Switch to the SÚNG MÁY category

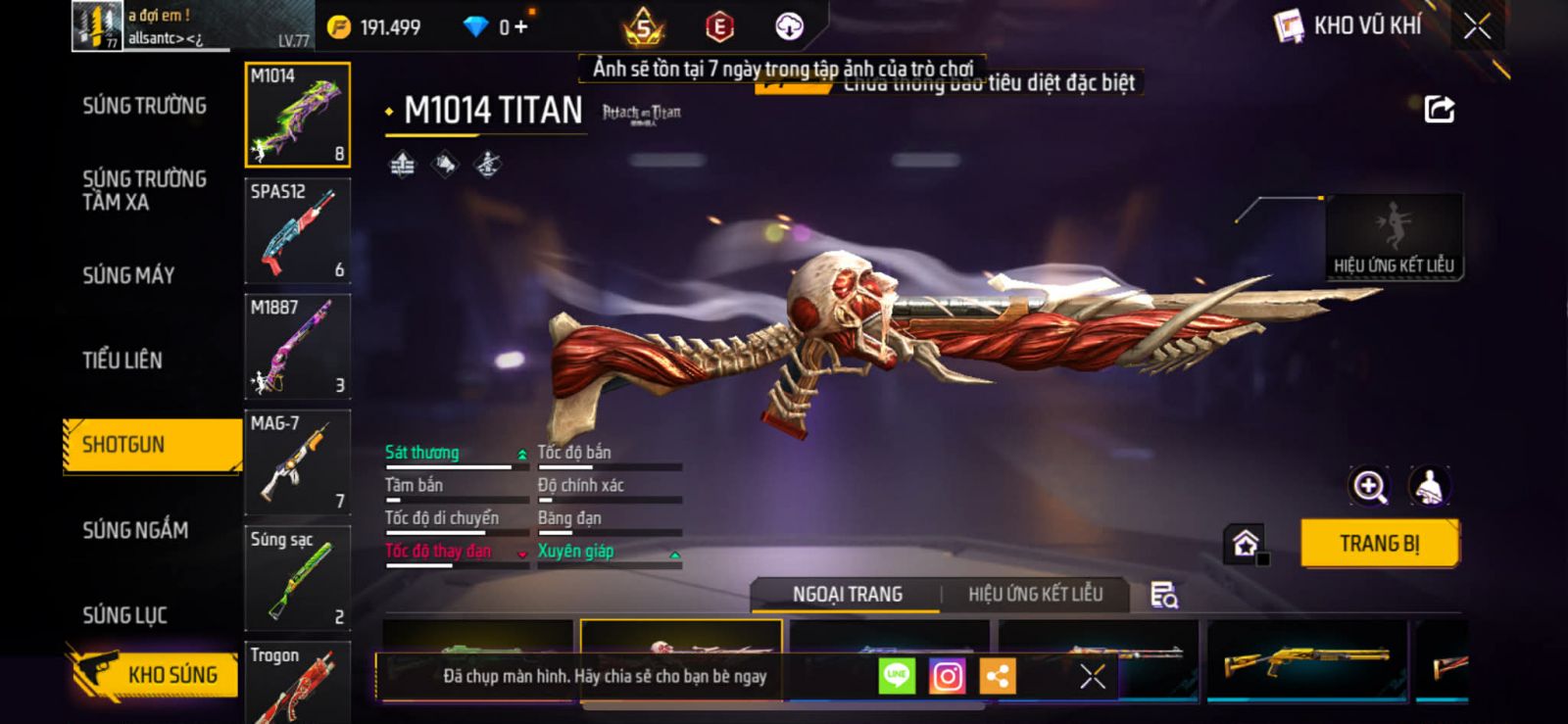[128, 275]
